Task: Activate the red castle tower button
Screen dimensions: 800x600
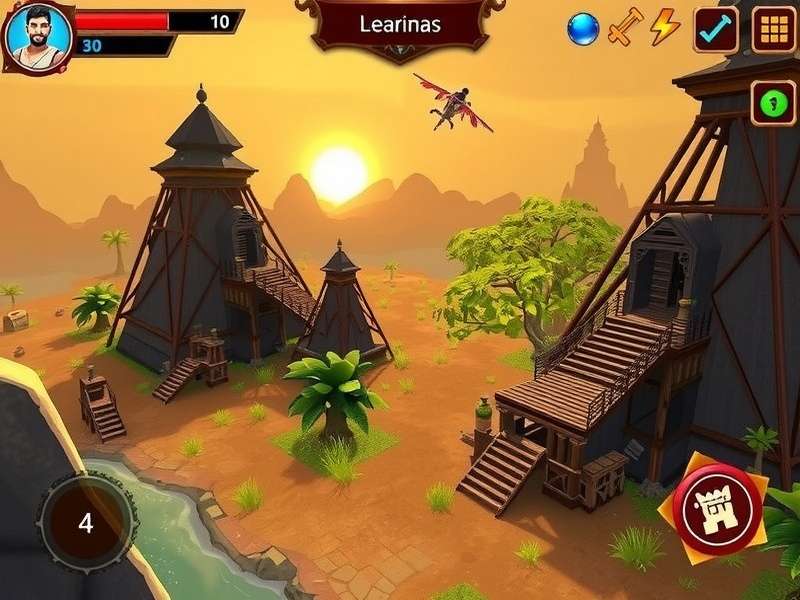Action: pos(718,510)
